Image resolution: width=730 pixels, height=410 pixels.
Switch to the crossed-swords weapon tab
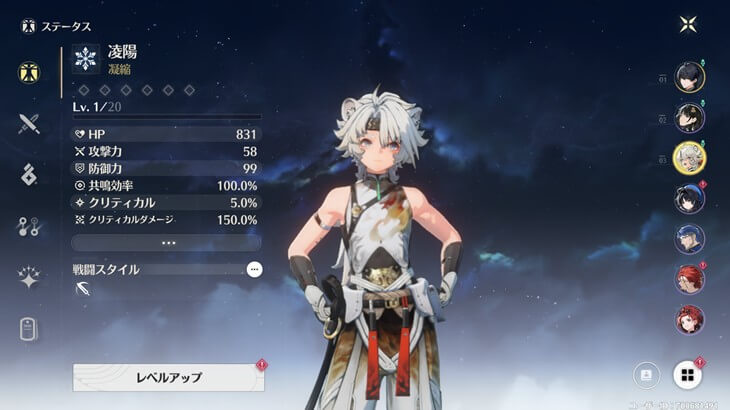pyautogui.click(x=29, y=124)
